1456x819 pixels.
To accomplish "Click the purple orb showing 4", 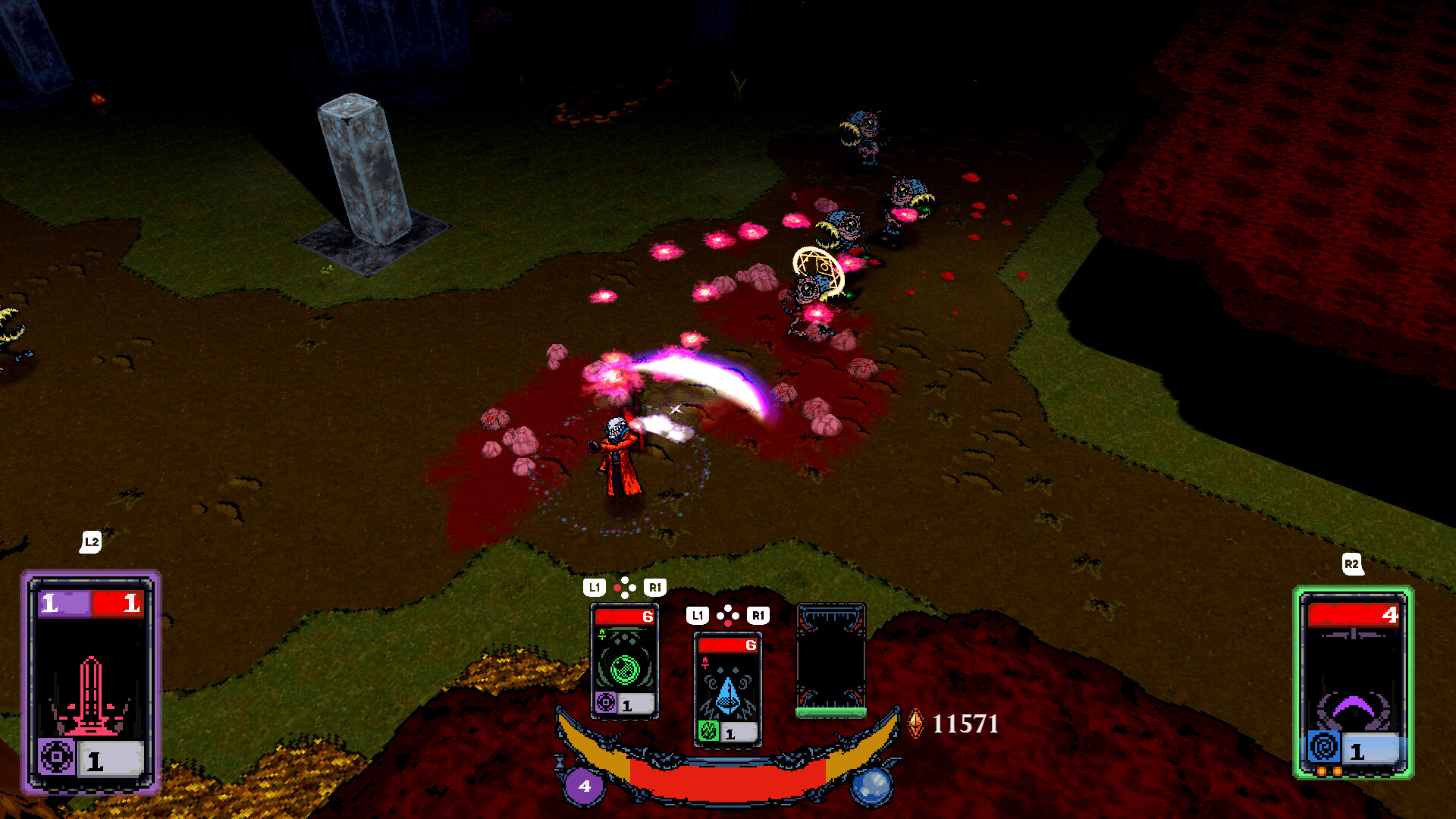I will click(583, 786).
